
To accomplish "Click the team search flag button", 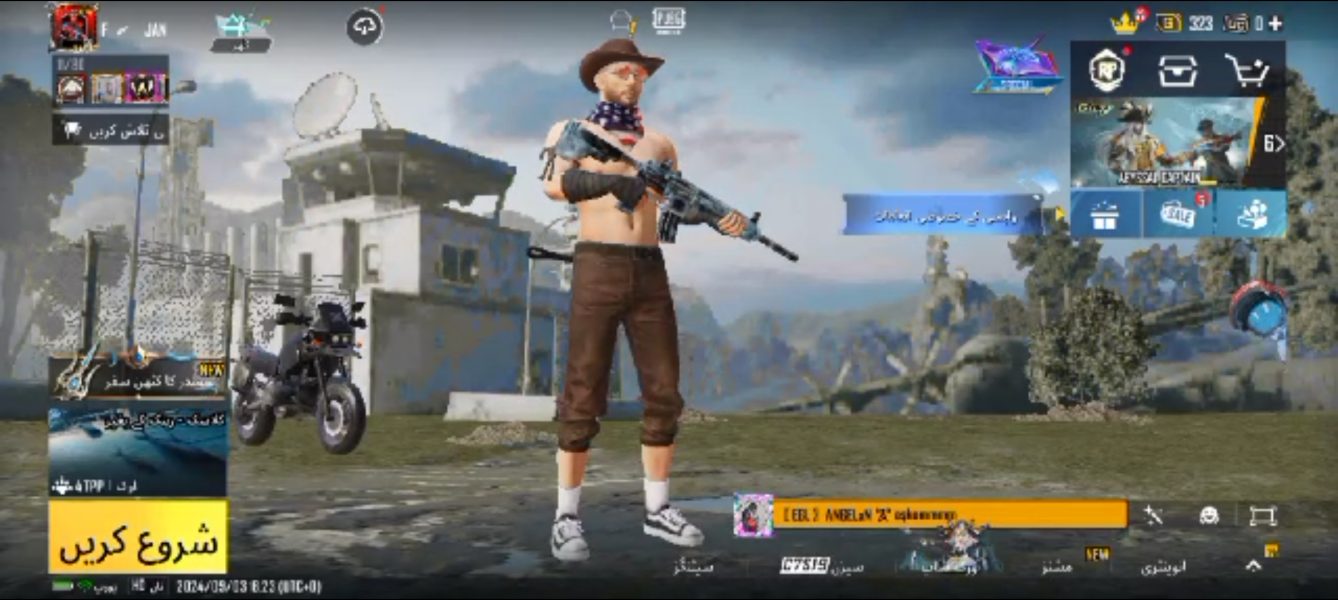I will (x=110, y=130).
